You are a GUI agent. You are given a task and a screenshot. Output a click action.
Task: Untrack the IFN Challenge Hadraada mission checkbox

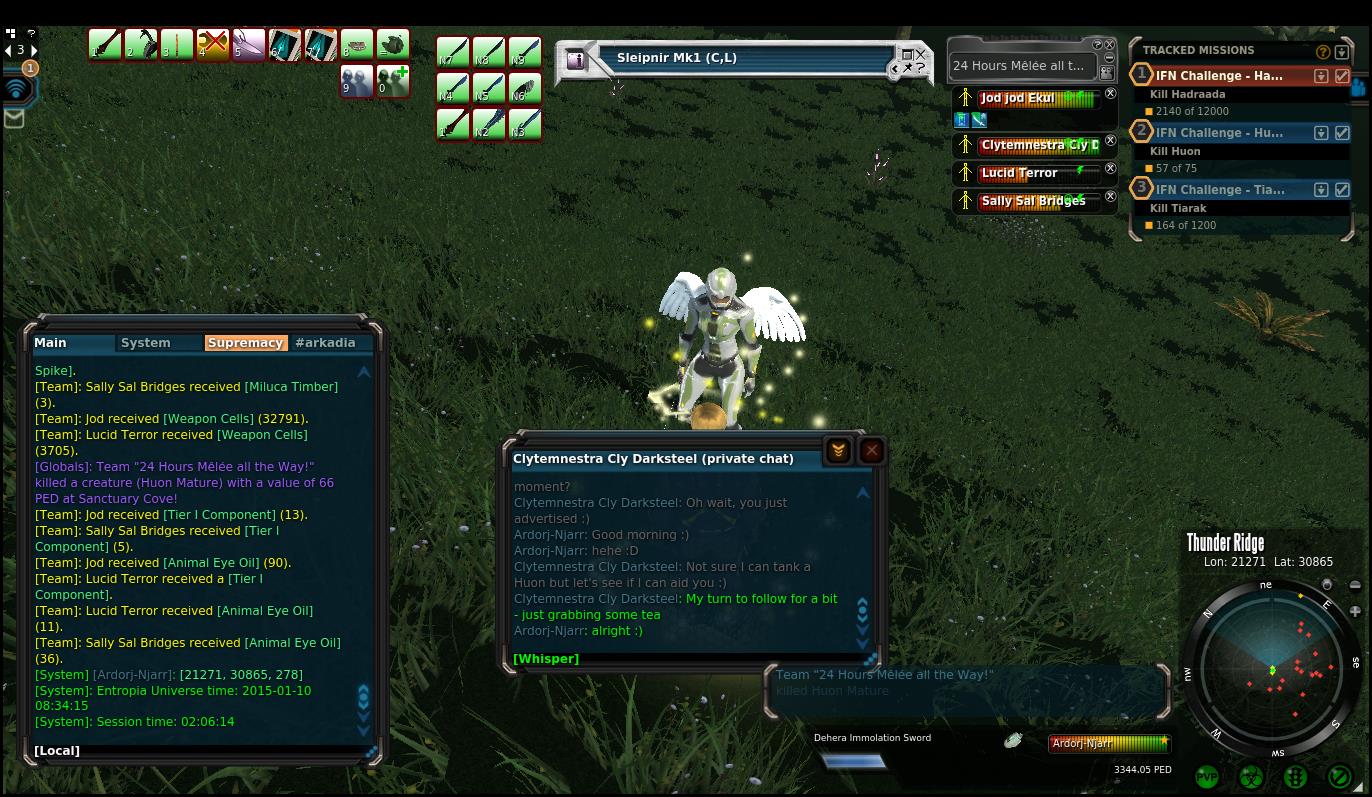coord(1342,76)
